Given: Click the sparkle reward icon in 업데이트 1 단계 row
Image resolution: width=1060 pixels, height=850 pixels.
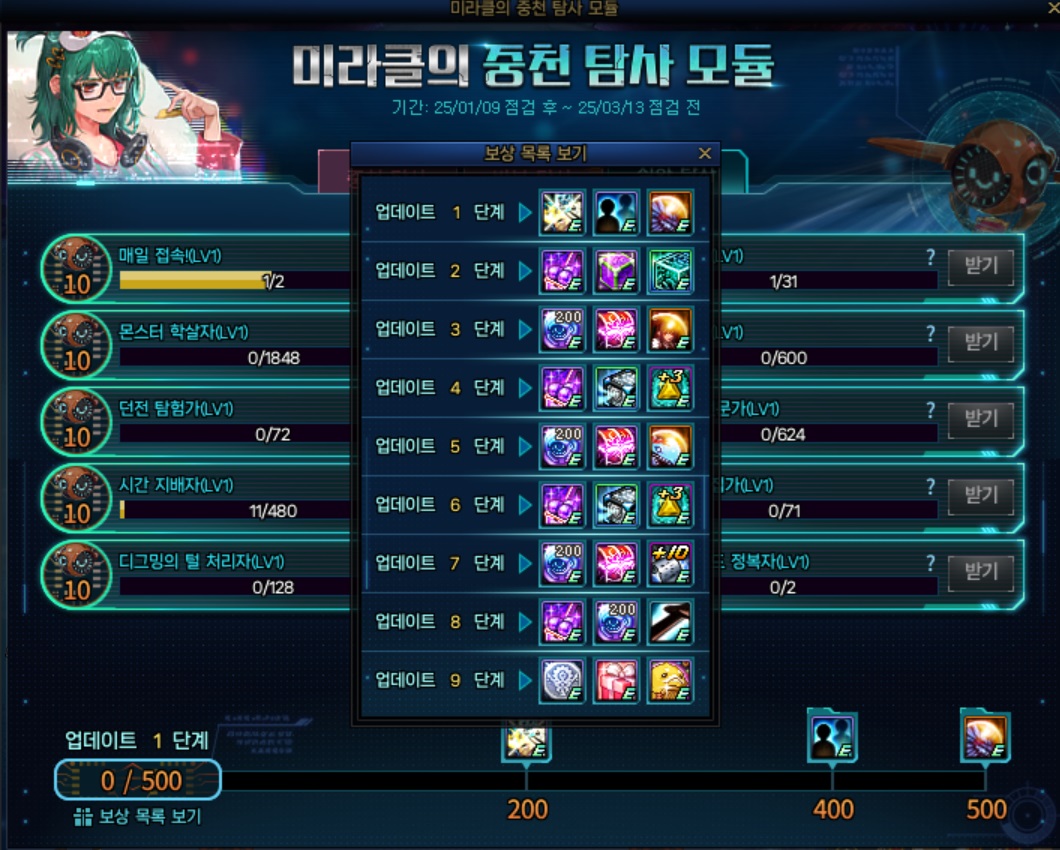Looking at the screenshot, I should pyautogui.click(x=562, y=212).
